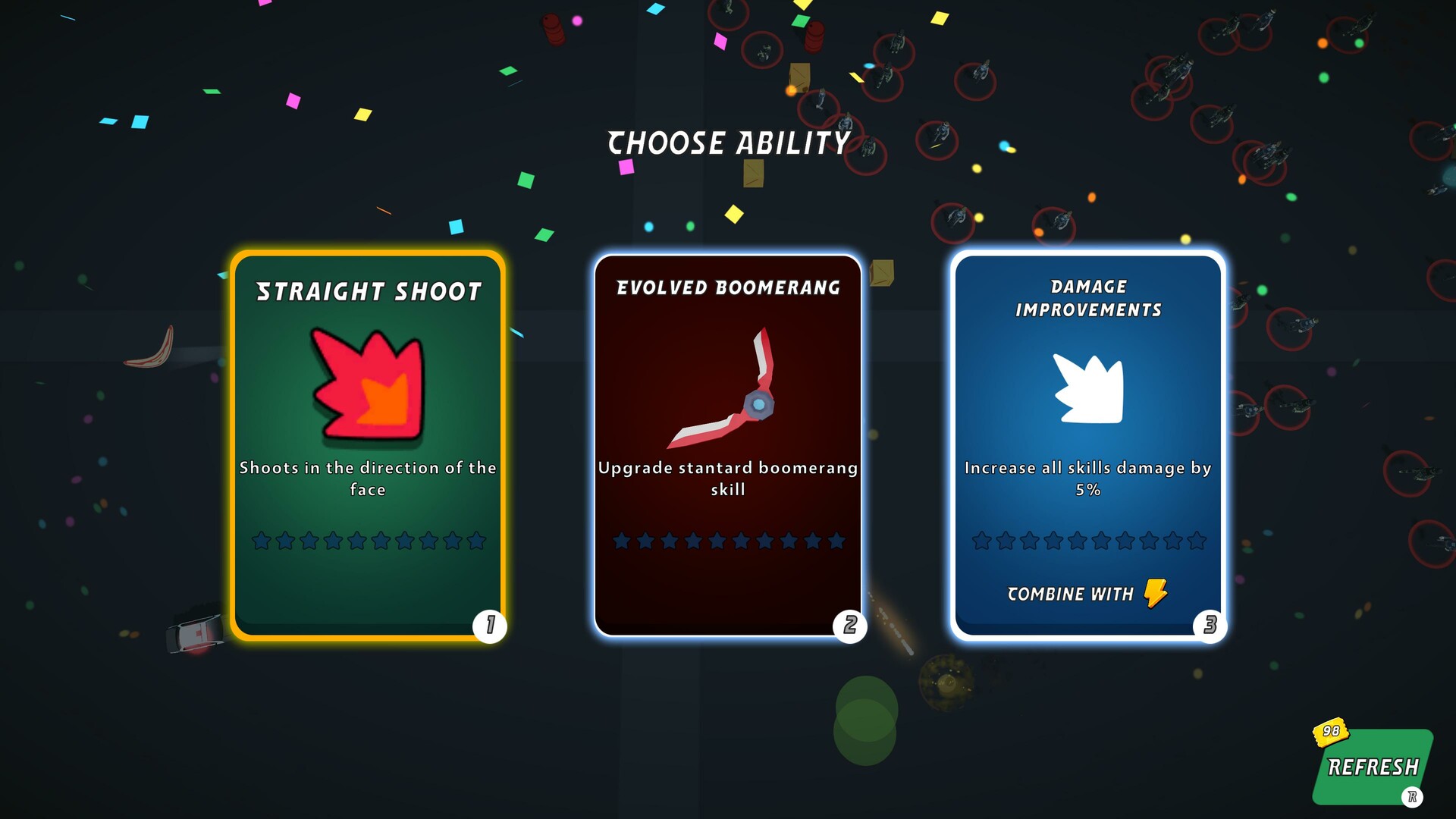Select the Straight Shoot ability card
Viewport: 1456px width, 819px height.
[366, 440]
